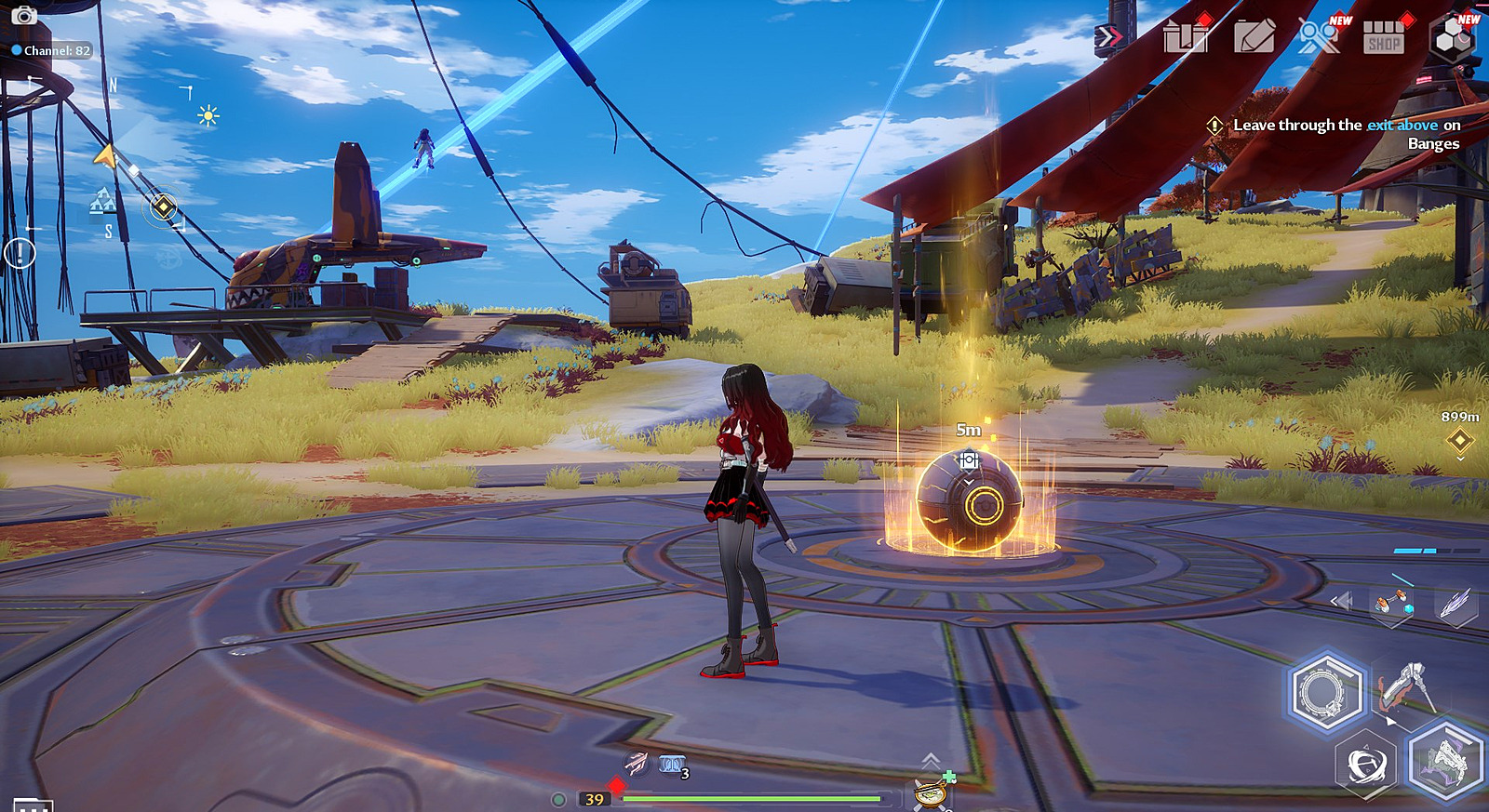Image resolution: width=1489 pixels, height=812 pixels.
Task: Open the crossed swords icon marked NEW
Action: pyautogui.click(x=1319, y=37)
